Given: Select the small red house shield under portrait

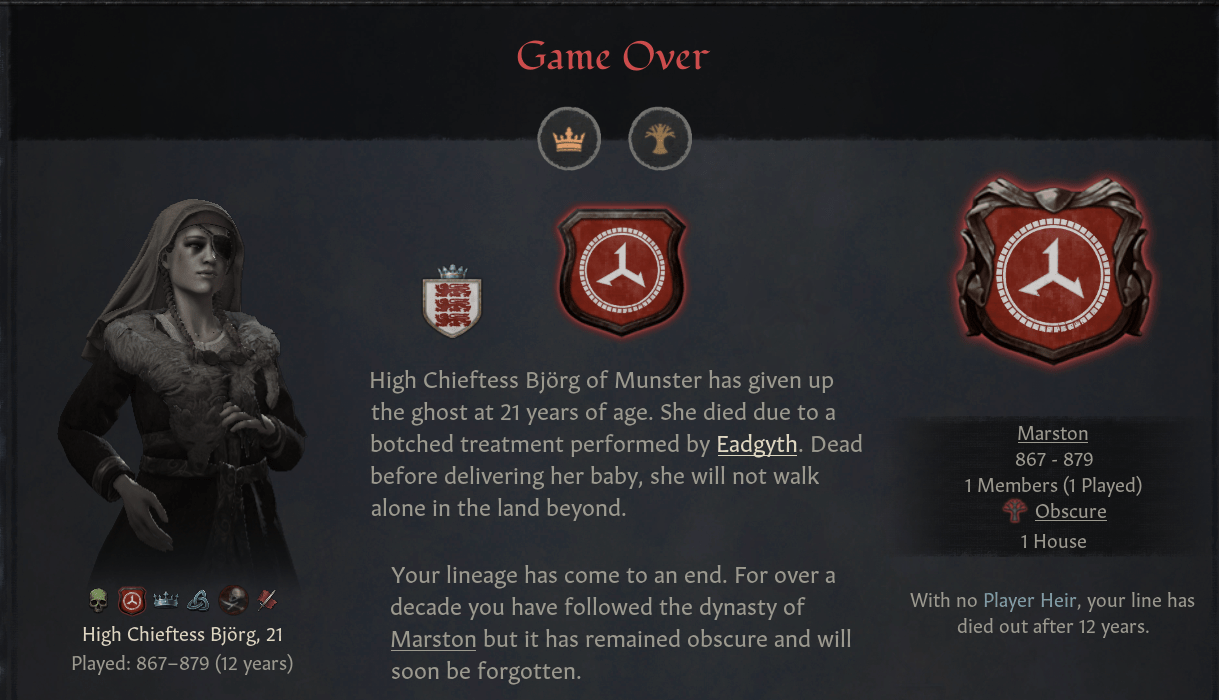Looking at the screenshot, I should point(132,600).
